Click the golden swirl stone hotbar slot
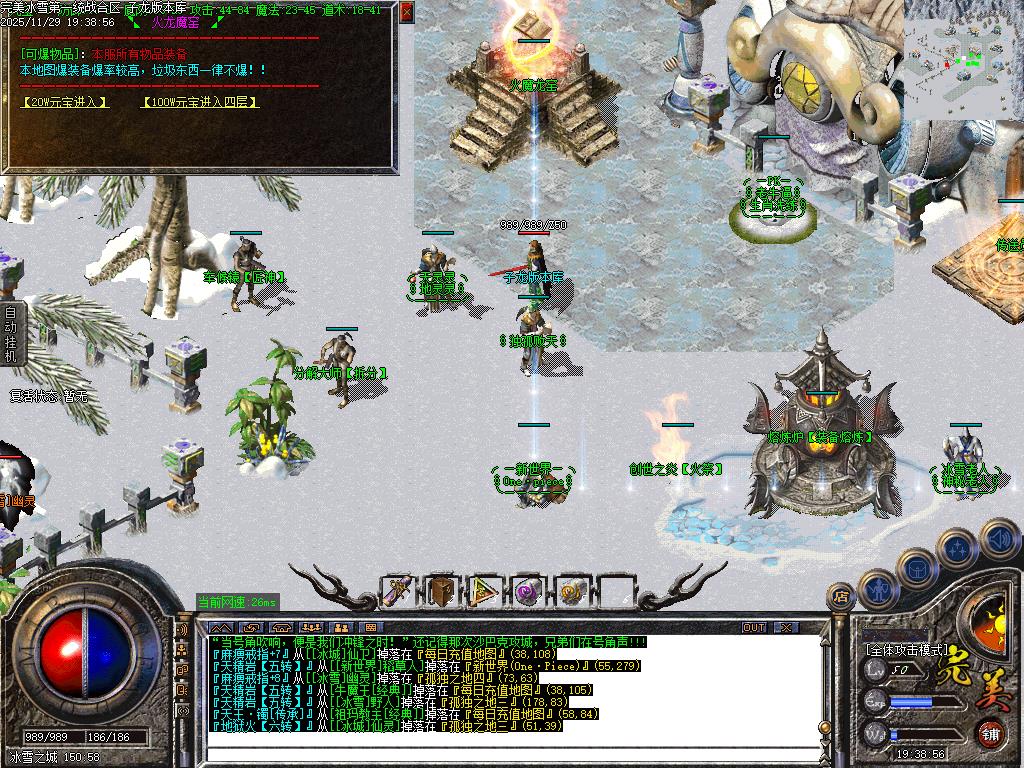1024x768 pixels. [571, 592]
